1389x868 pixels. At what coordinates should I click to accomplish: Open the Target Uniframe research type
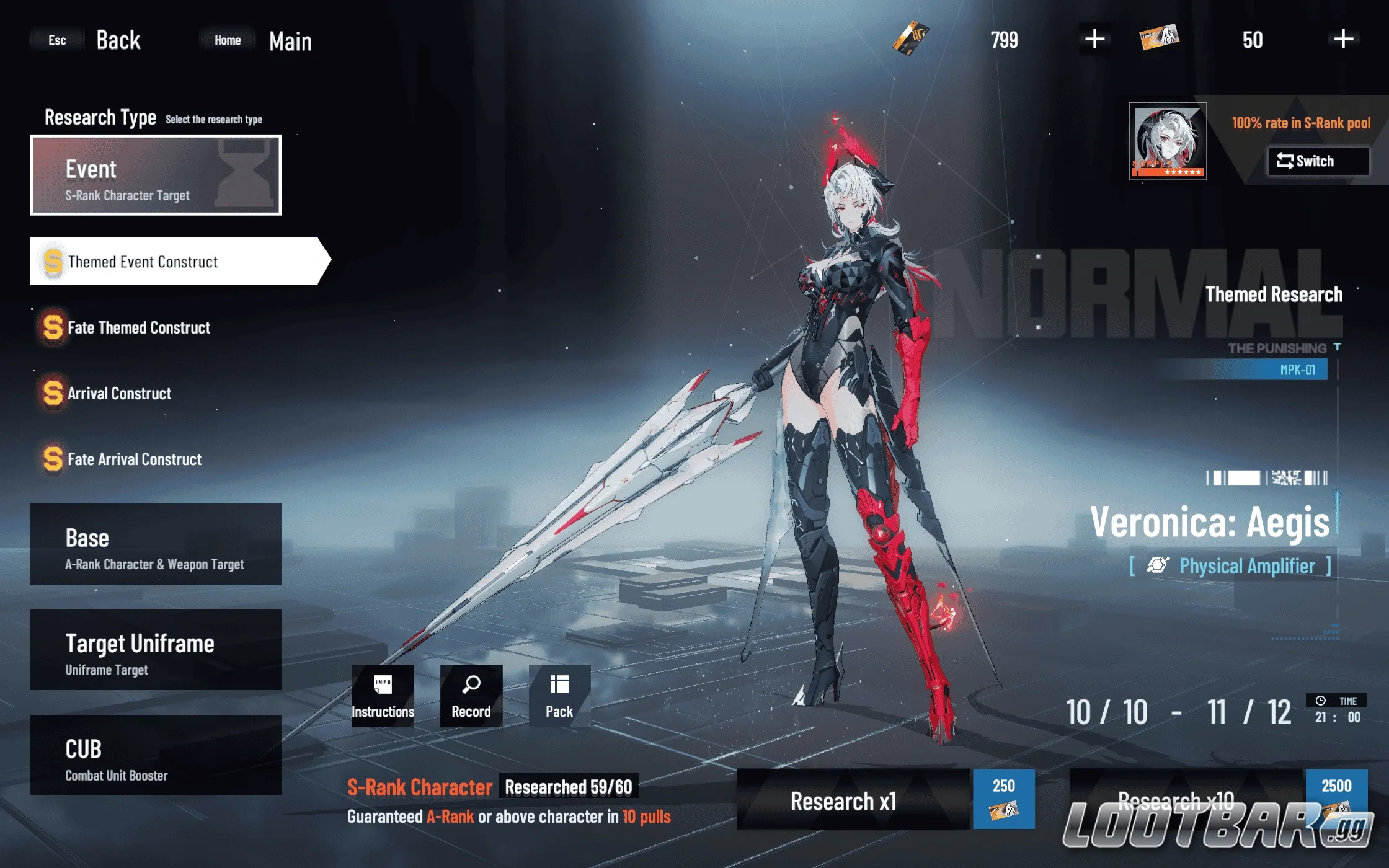(x=154, y=650)
